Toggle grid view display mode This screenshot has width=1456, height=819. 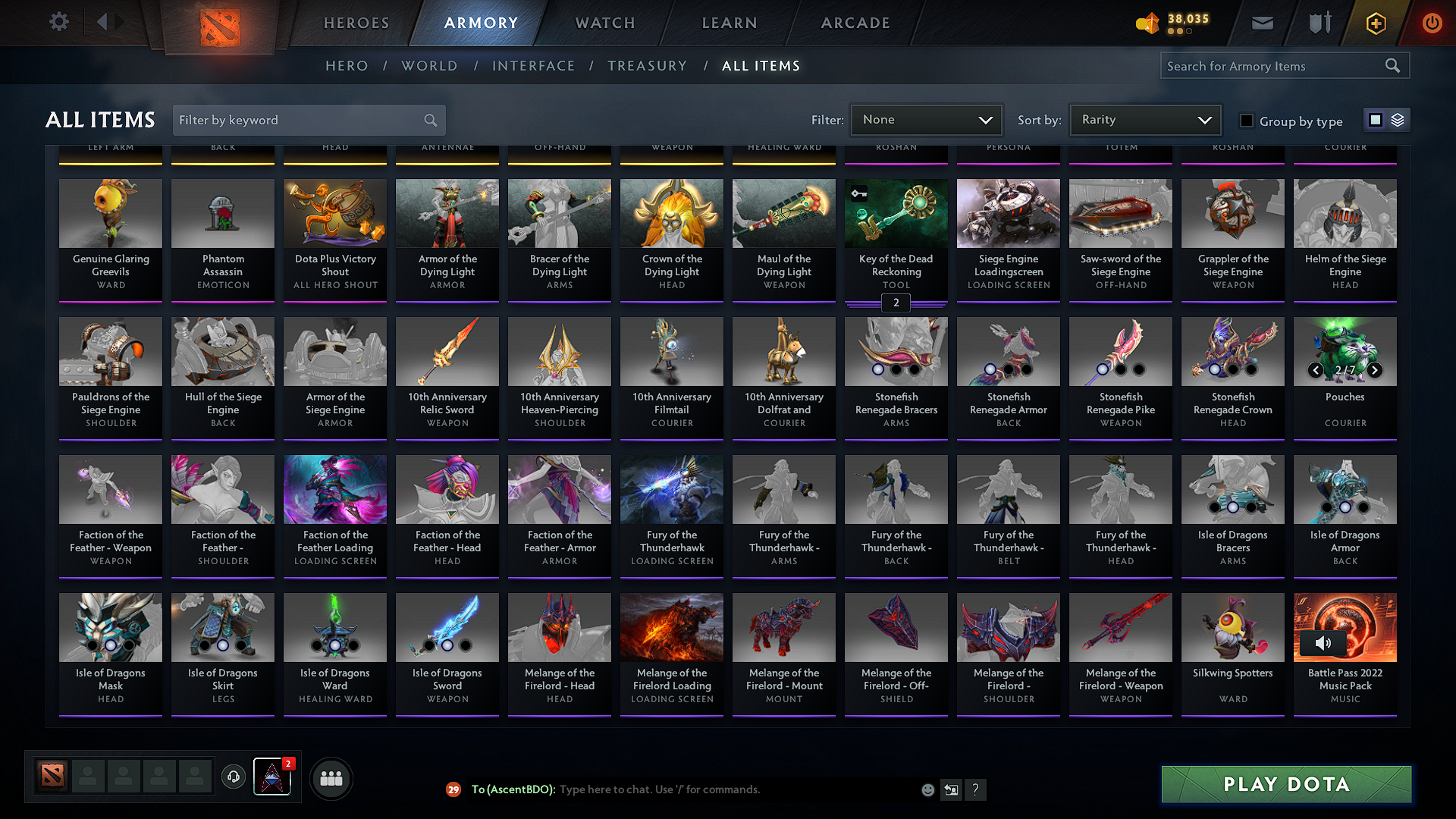click(x=1376, y=119)
